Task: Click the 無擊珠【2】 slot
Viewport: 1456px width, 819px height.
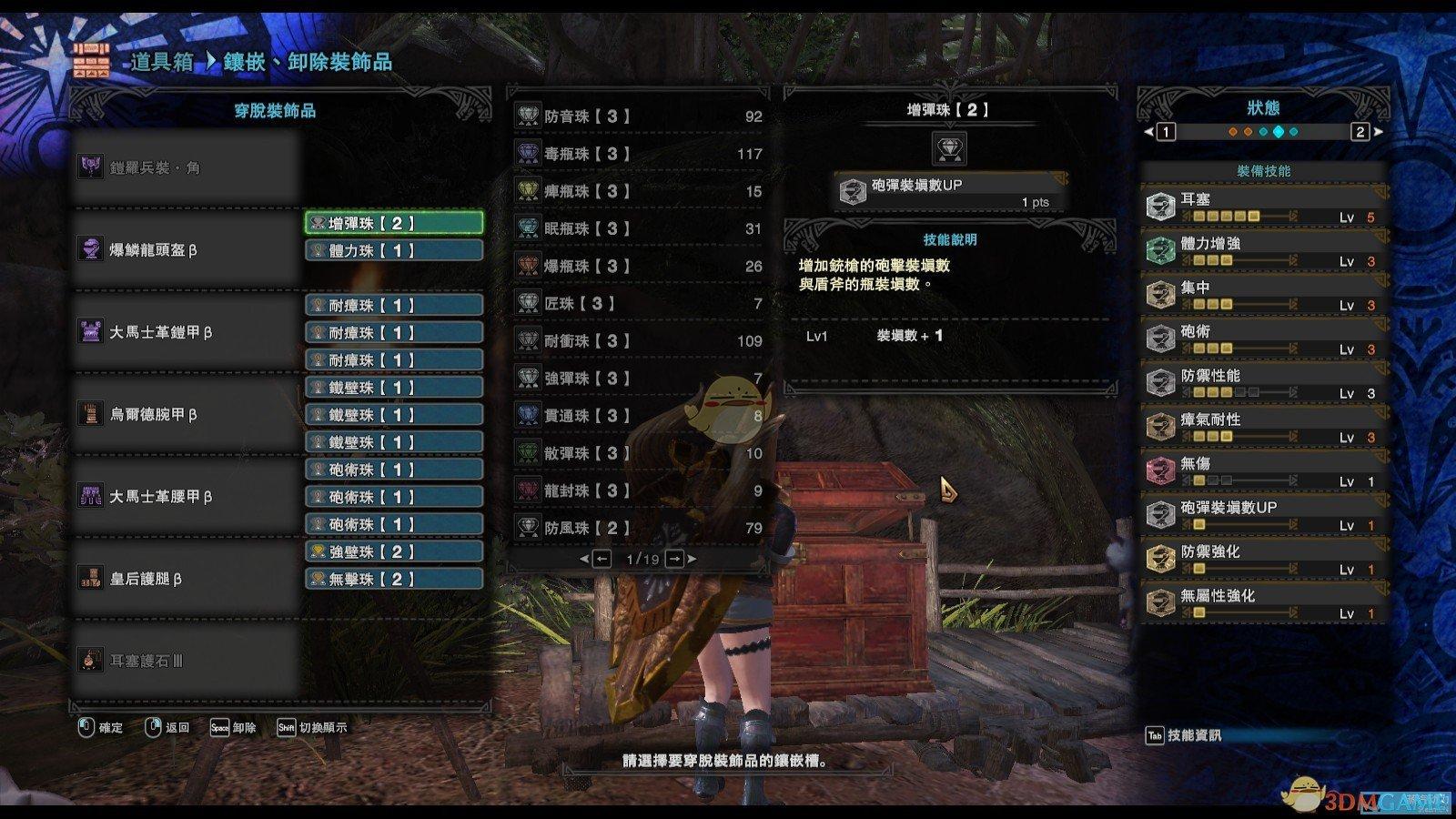Action: pos(393,579)
